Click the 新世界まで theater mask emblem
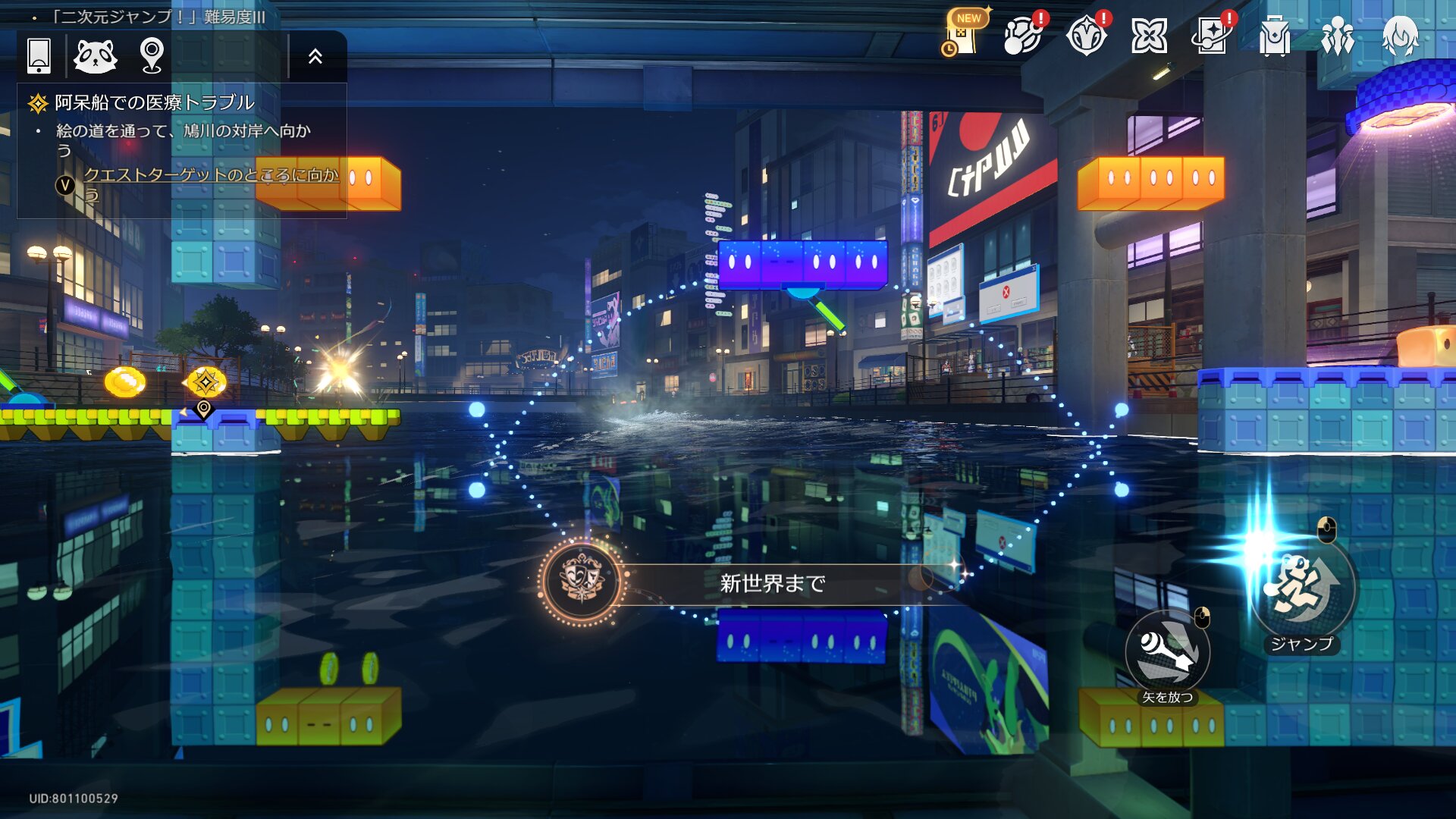The width and height of the screenshot is (1456, 819). coord(582,582)
